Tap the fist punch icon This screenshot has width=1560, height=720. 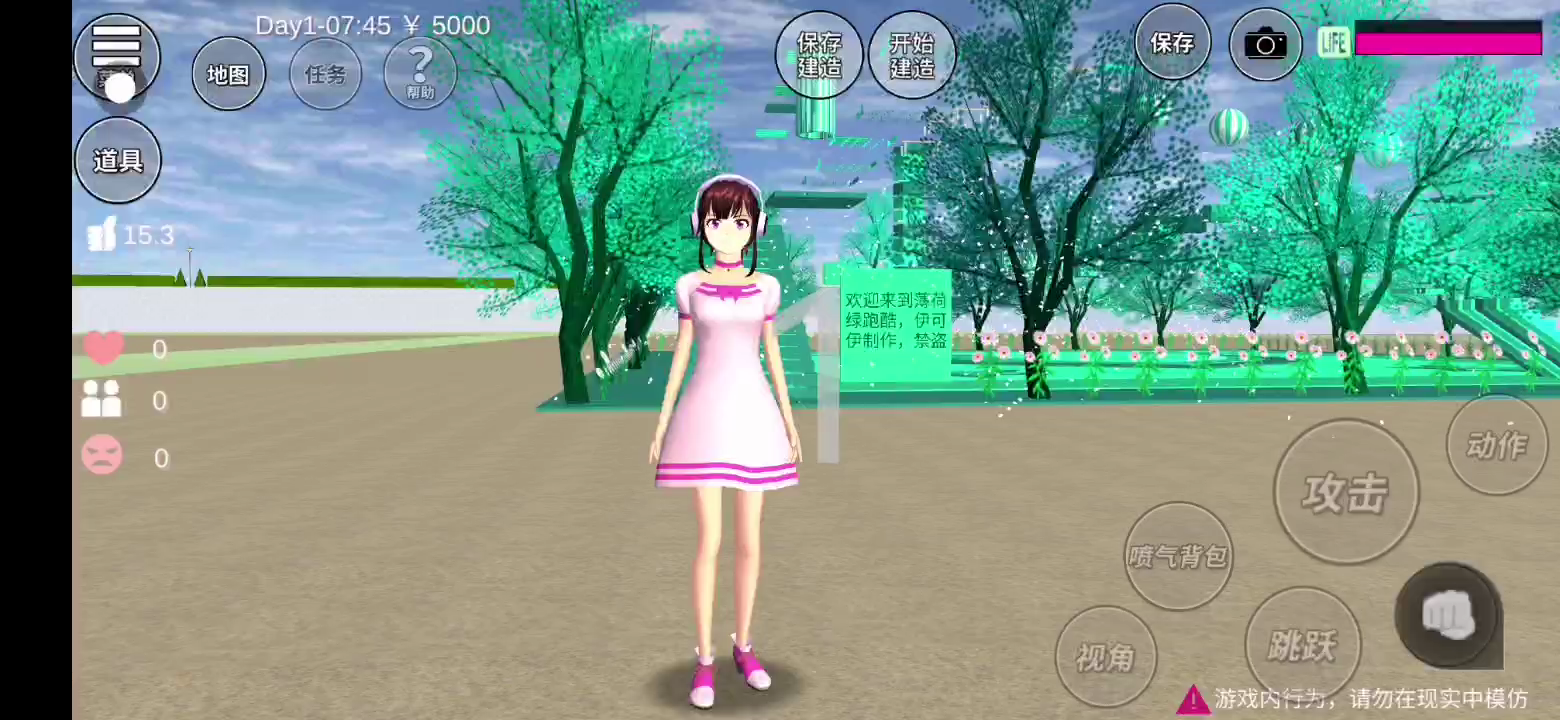1447,612
